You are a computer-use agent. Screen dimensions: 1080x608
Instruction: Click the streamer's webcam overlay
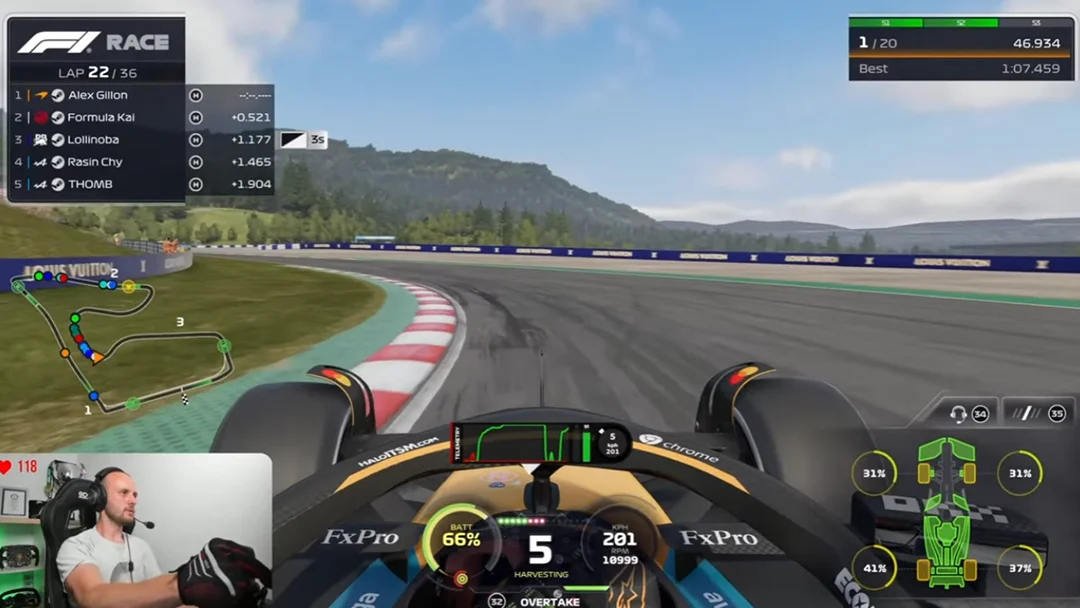(x=135, y=531)
